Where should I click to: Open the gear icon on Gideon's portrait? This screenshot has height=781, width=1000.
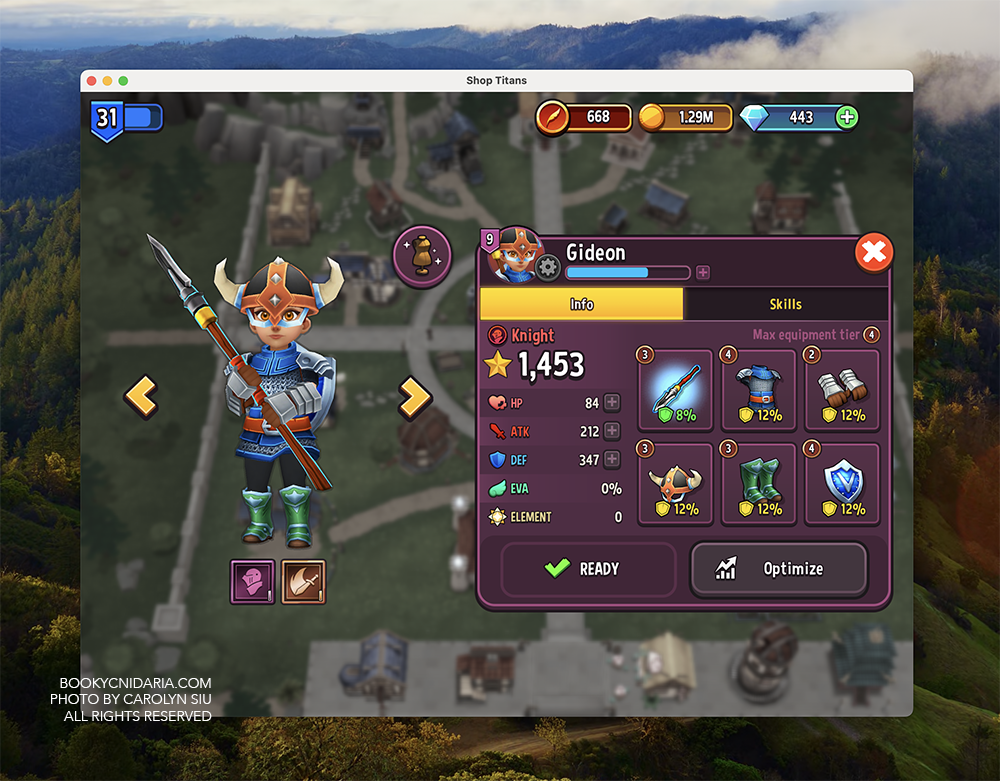click(x=547, y=268)
